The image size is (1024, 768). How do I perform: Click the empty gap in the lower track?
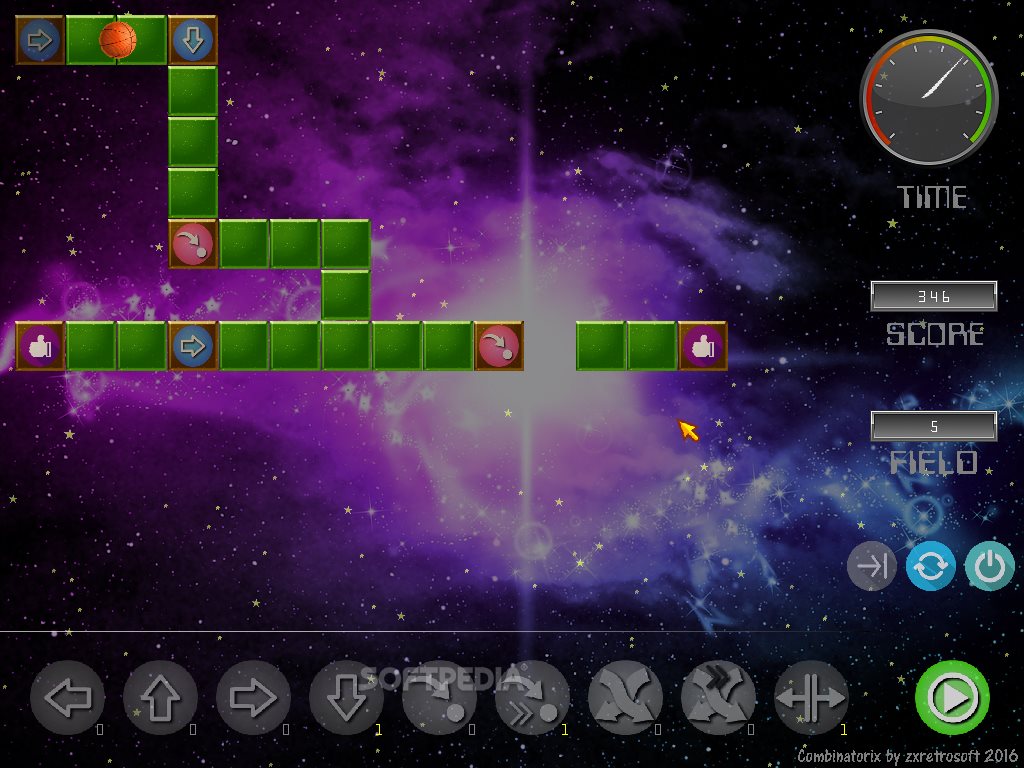coord(550,346)
